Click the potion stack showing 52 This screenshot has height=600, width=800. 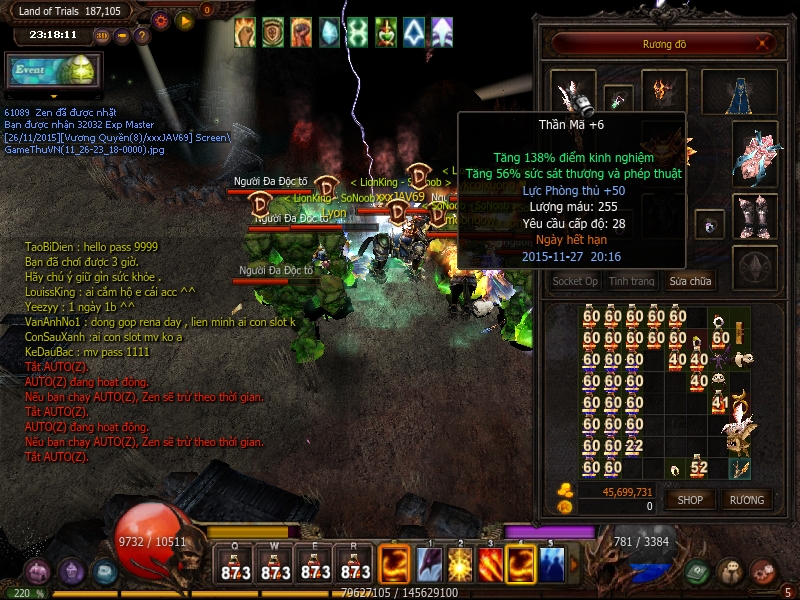tap(699, 467)
